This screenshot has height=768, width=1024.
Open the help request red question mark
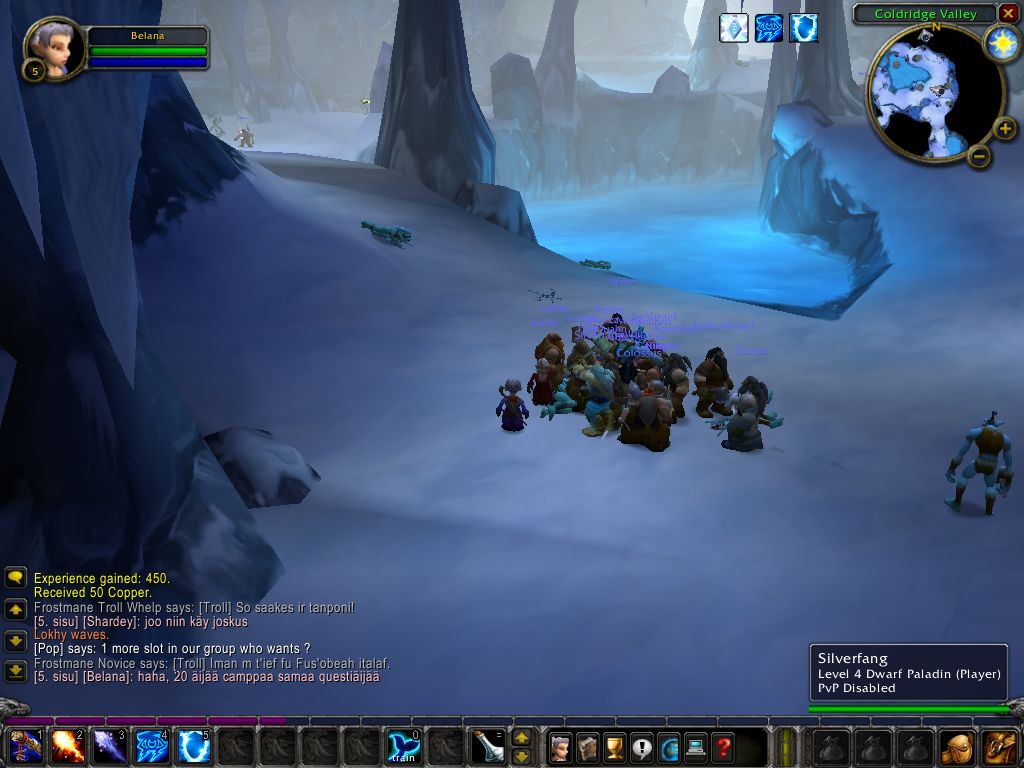[x=722, y=746]
